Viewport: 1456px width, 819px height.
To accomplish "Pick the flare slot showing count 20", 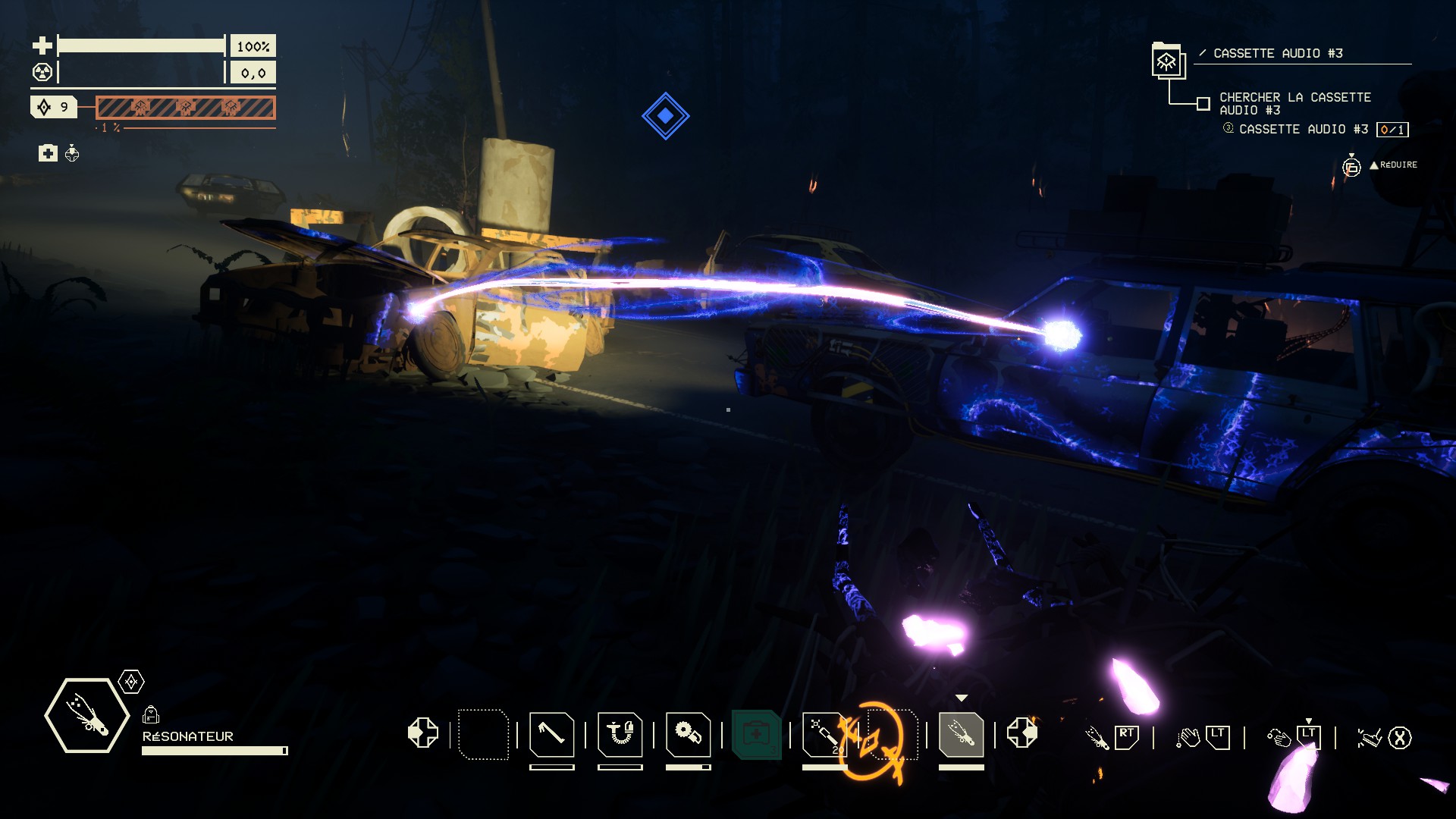I will click(x=824, y=734).
